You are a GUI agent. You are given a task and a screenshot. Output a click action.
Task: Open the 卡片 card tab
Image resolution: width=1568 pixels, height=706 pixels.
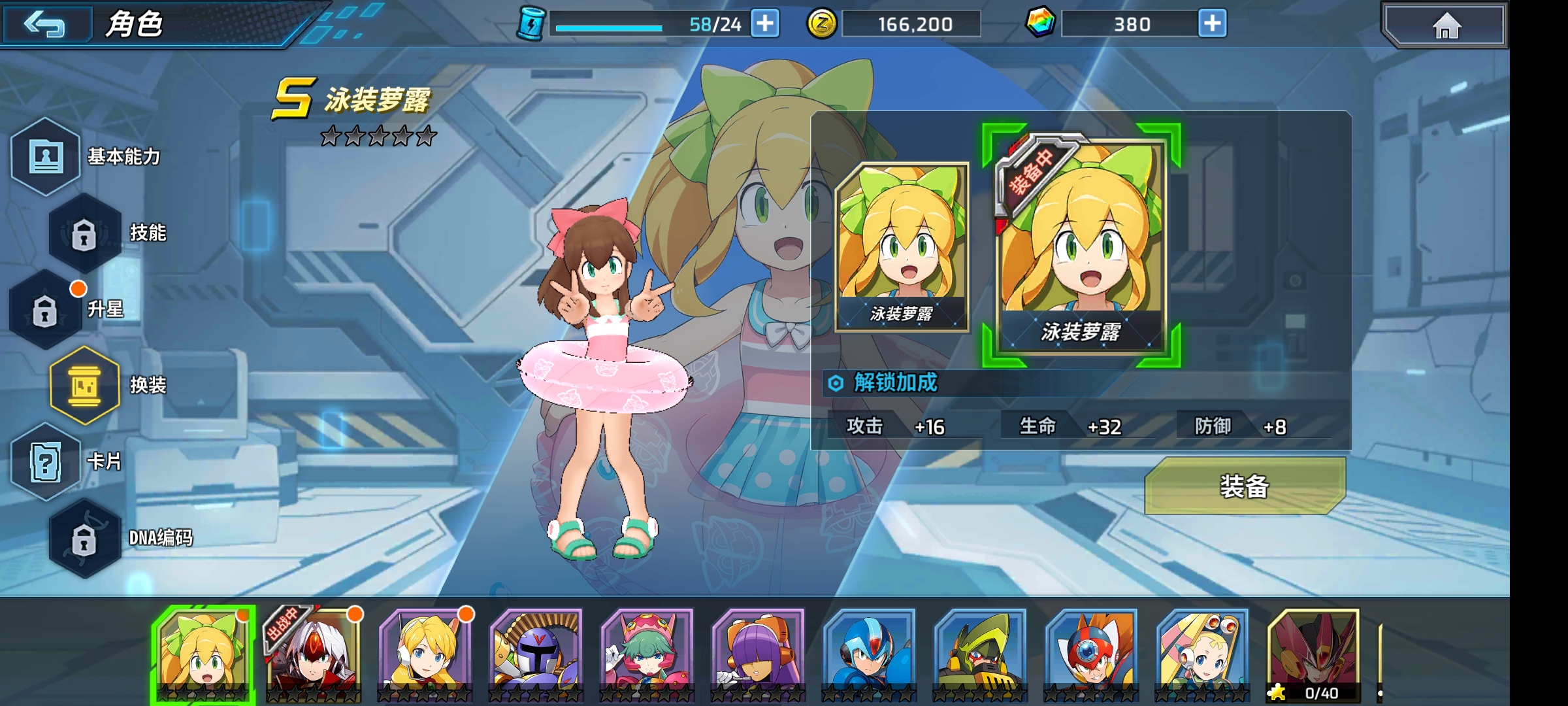(46, 462)
